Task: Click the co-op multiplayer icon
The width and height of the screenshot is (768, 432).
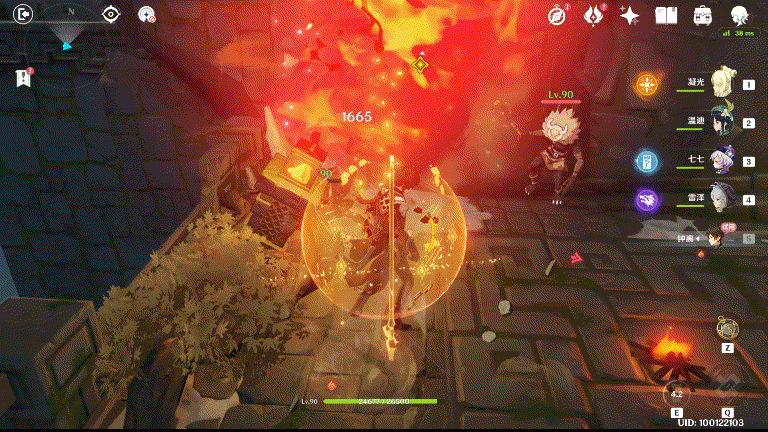Action: point(147,14)
